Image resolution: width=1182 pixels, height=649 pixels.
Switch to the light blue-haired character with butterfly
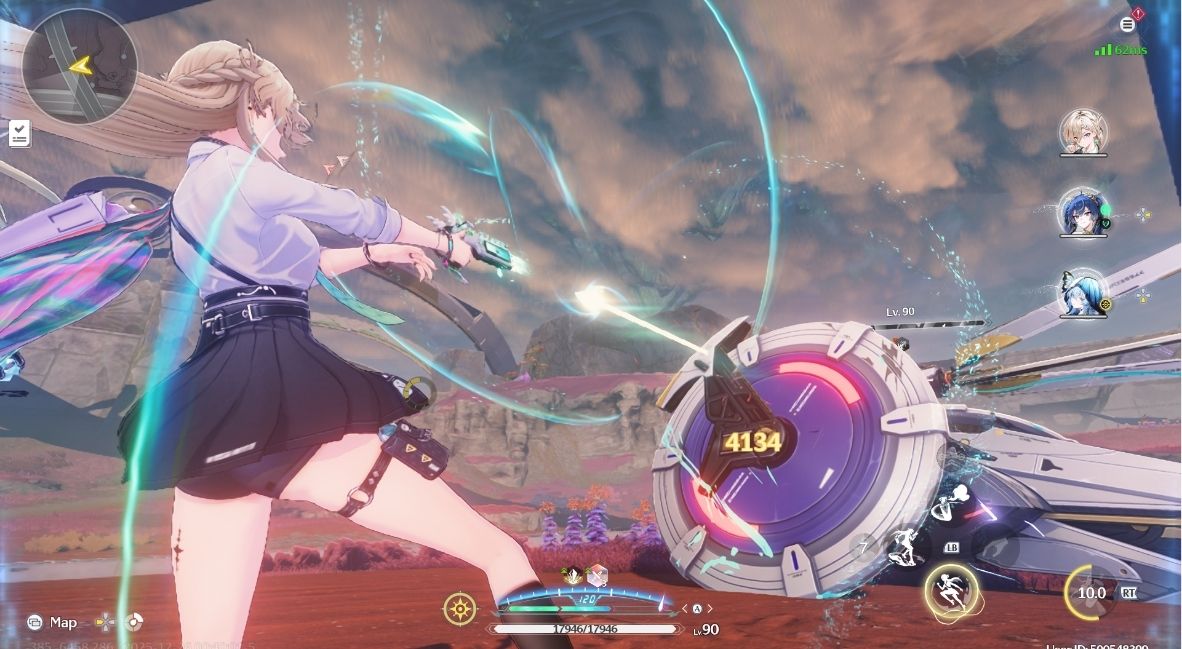(x=1083, y=293)
